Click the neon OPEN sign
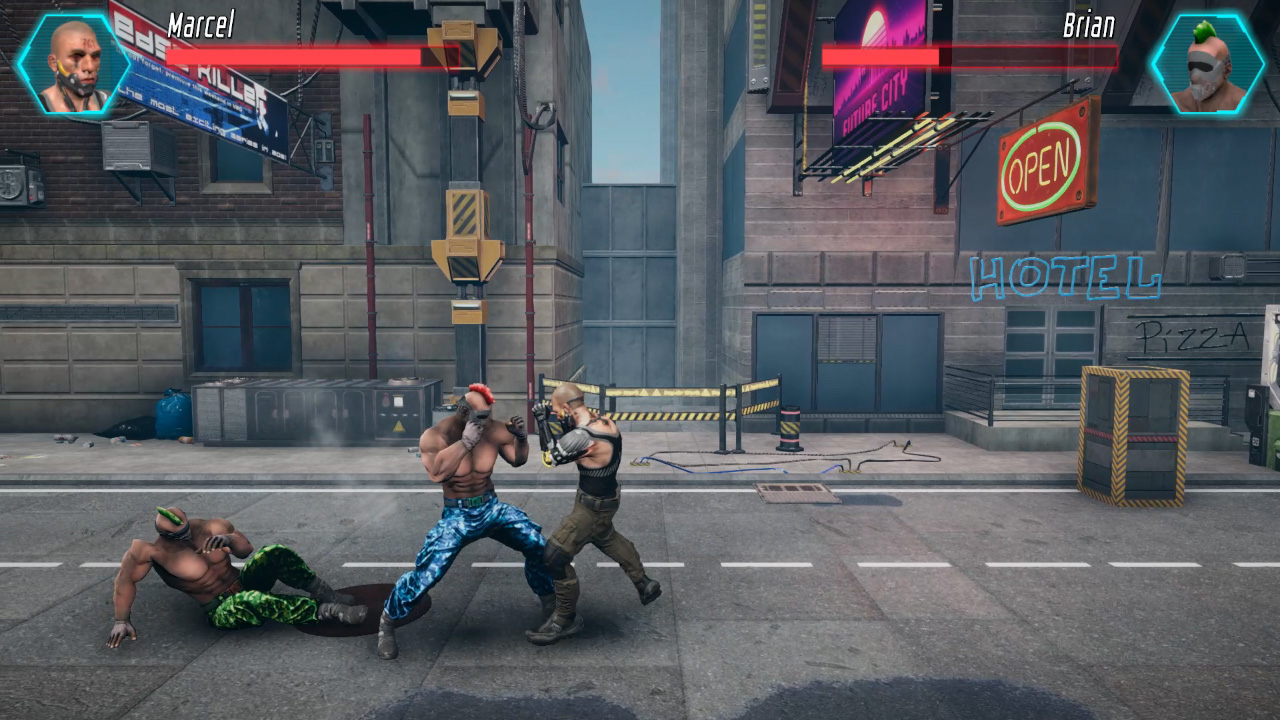 point(1040,162)
